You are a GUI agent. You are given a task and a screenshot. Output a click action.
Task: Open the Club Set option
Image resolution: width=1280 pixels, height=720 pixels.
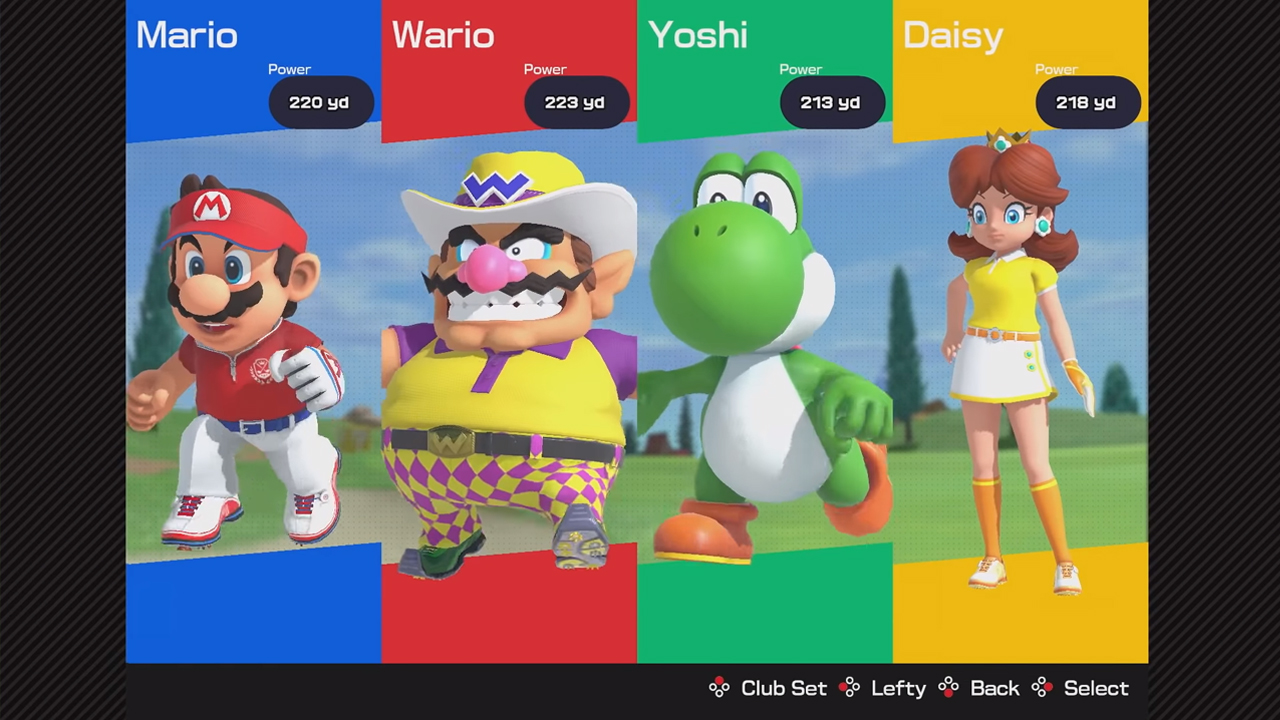point(783,688)
